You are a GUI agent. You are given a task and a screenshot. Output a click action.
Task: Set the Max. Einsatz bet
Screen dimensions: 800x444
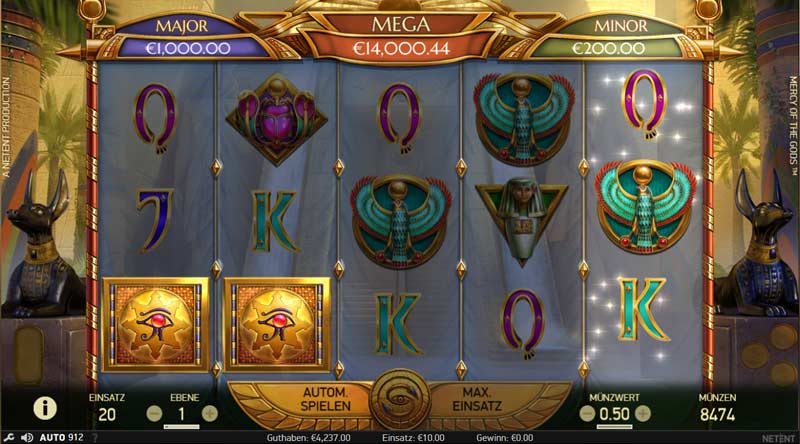coord(474,400)
